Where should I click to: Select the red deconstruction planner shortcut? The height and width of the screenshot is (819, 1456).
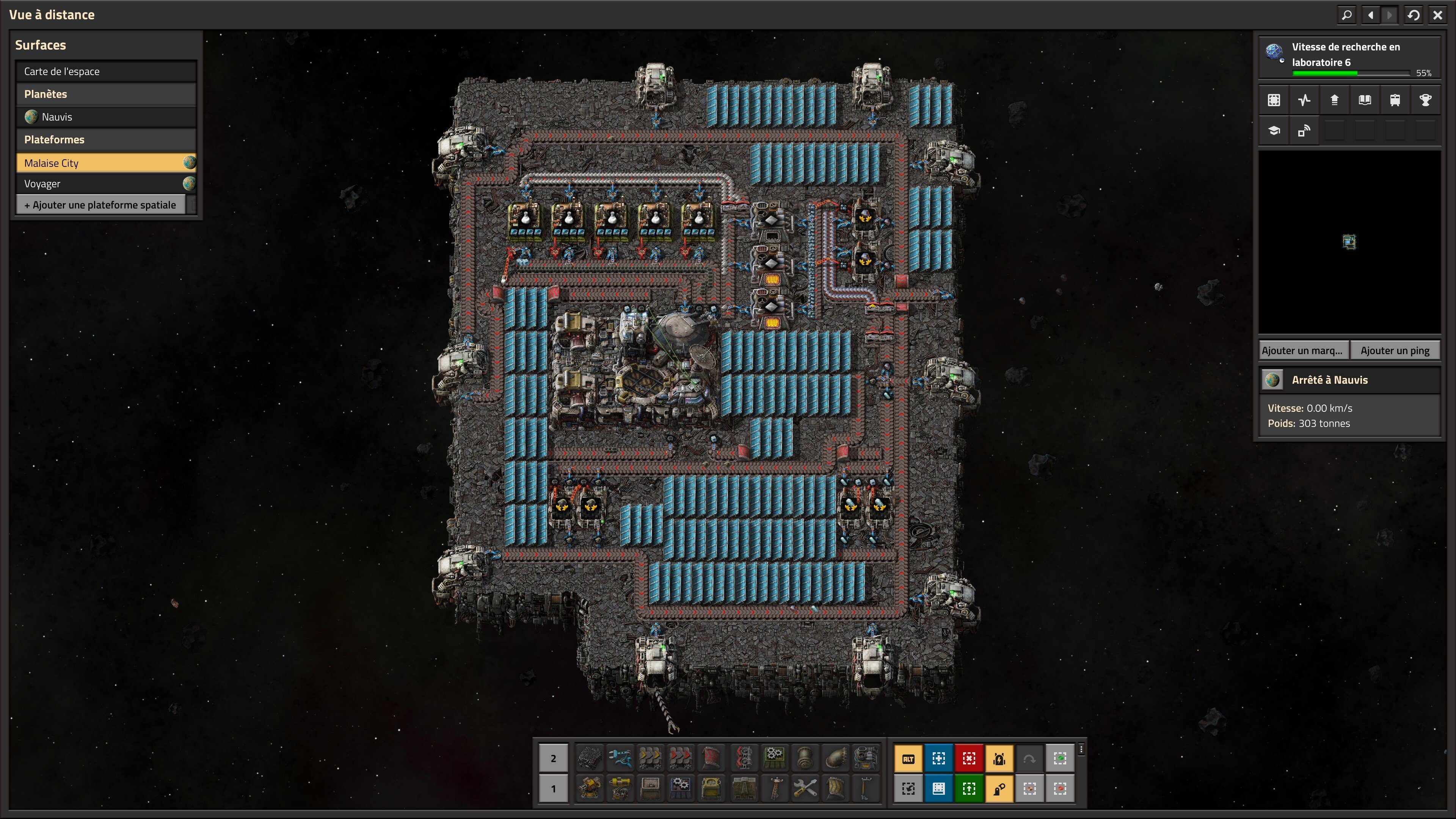pos(969,758)
